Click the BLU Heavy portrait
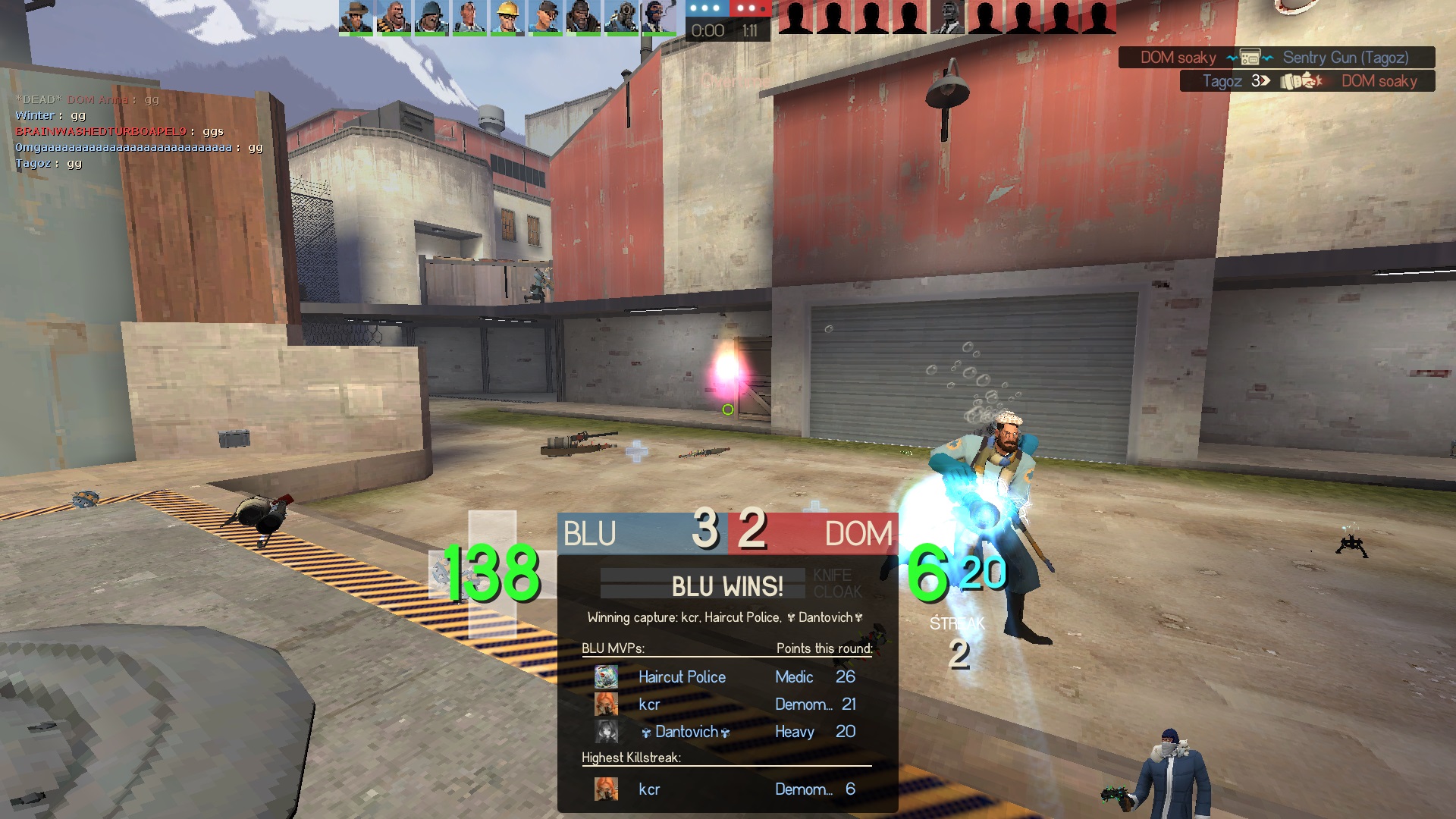The width and height of the screenshot is (1456, 819). [x=394, y=17]
